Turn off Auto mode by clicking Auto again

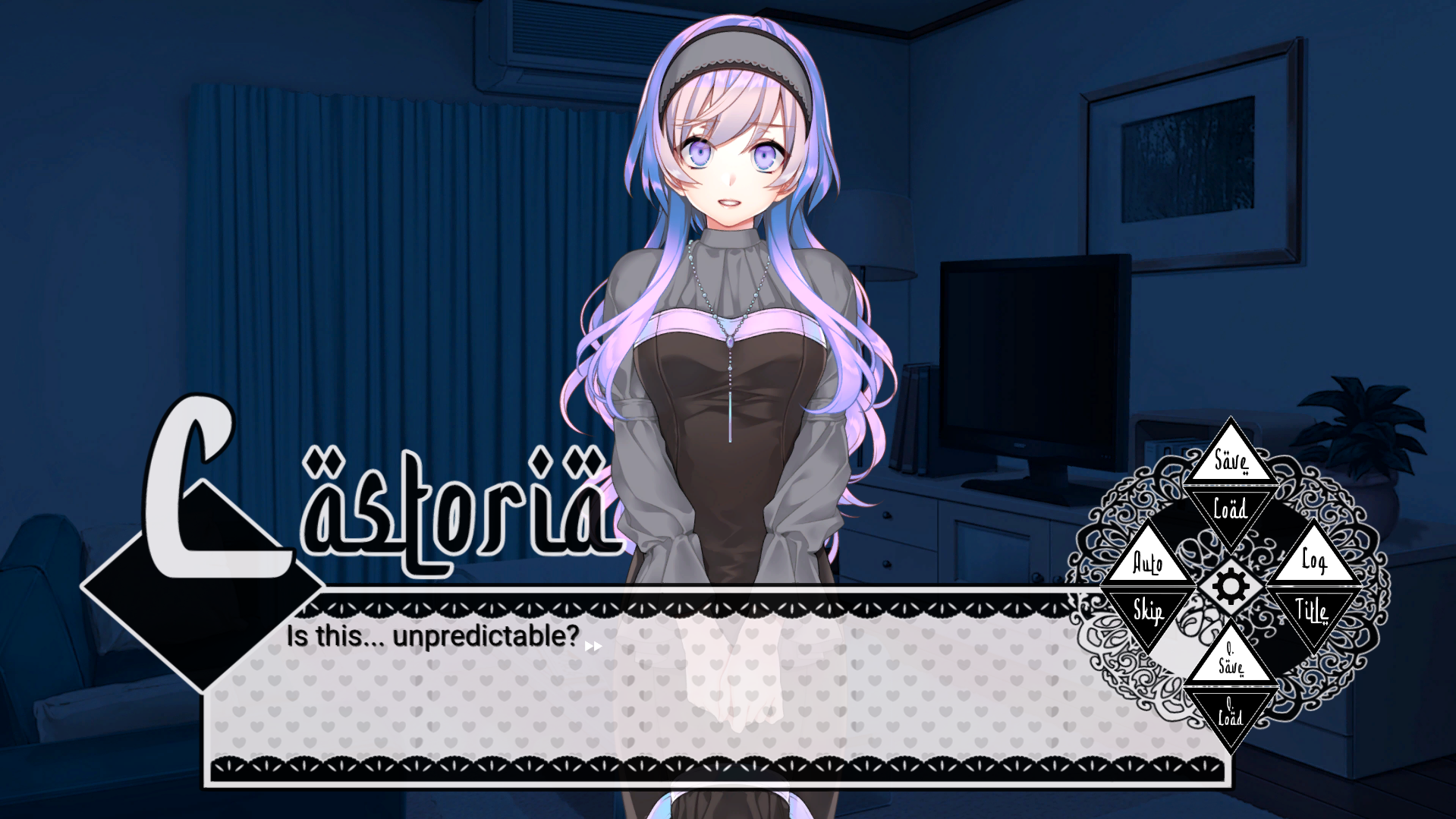1149,563
